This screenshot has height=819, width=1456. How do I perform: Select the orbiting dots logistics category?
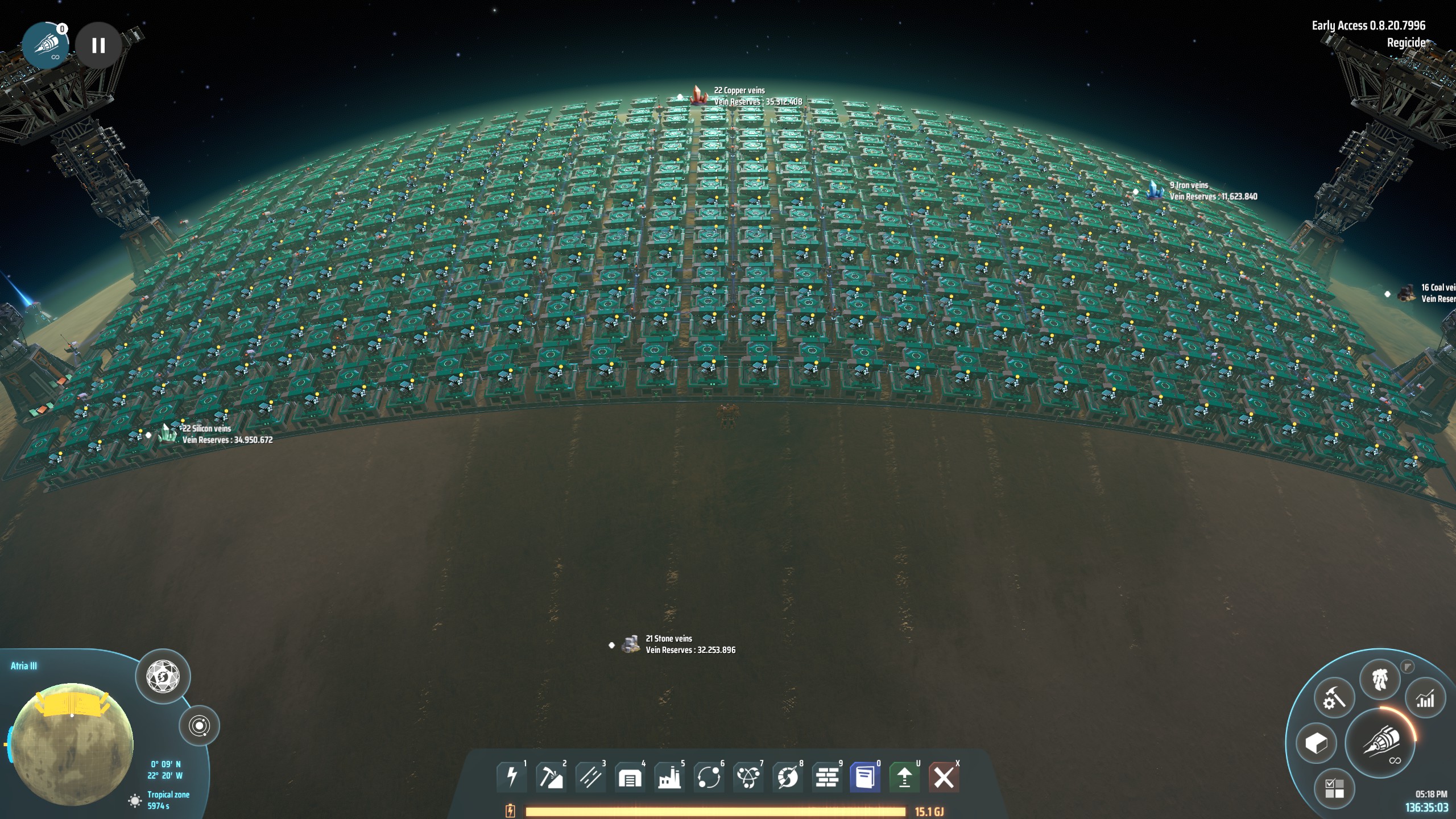tap(709, 777)
